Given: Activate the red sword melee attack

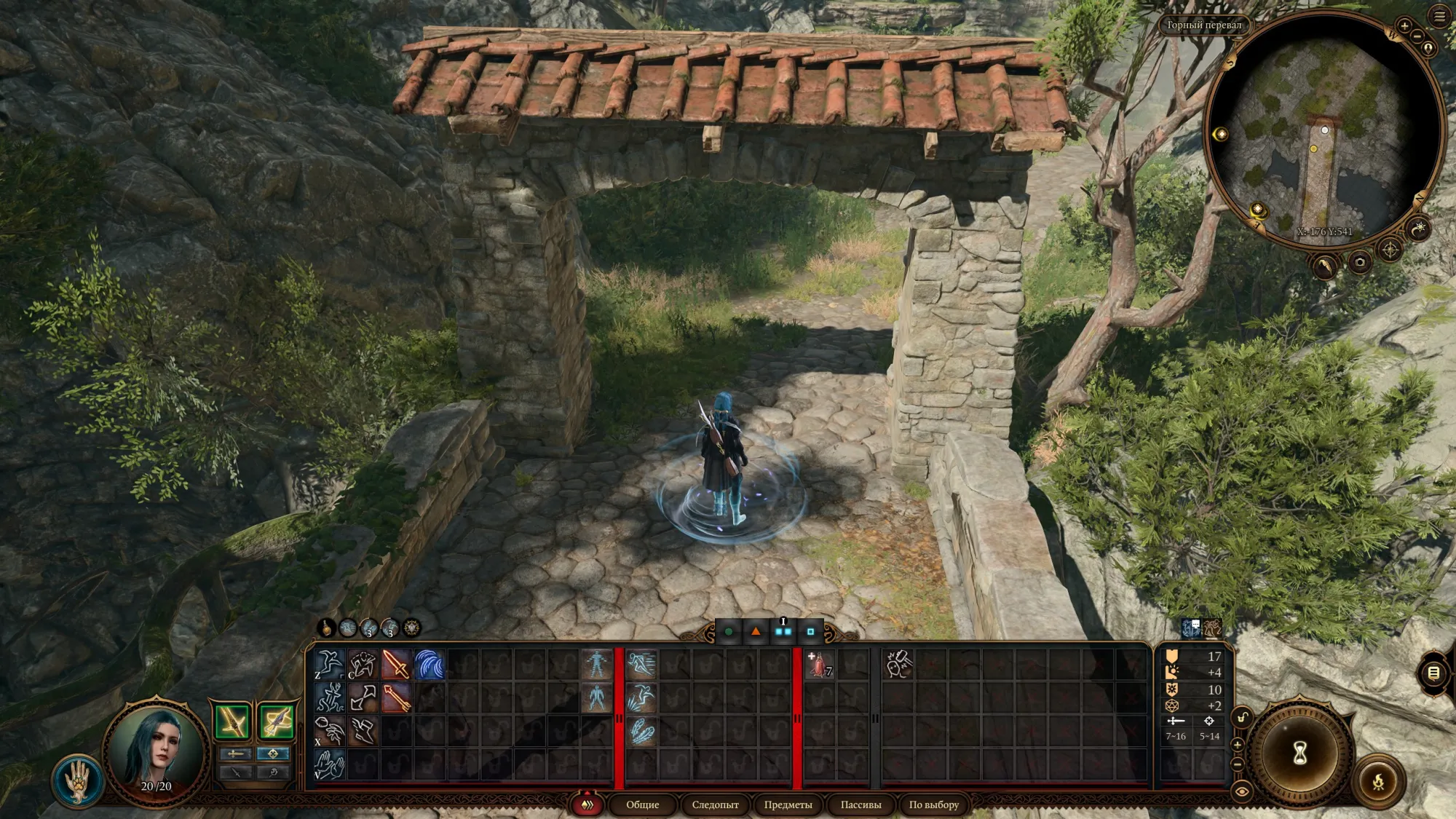Looking at the screenshot, I should click(395, 665).
